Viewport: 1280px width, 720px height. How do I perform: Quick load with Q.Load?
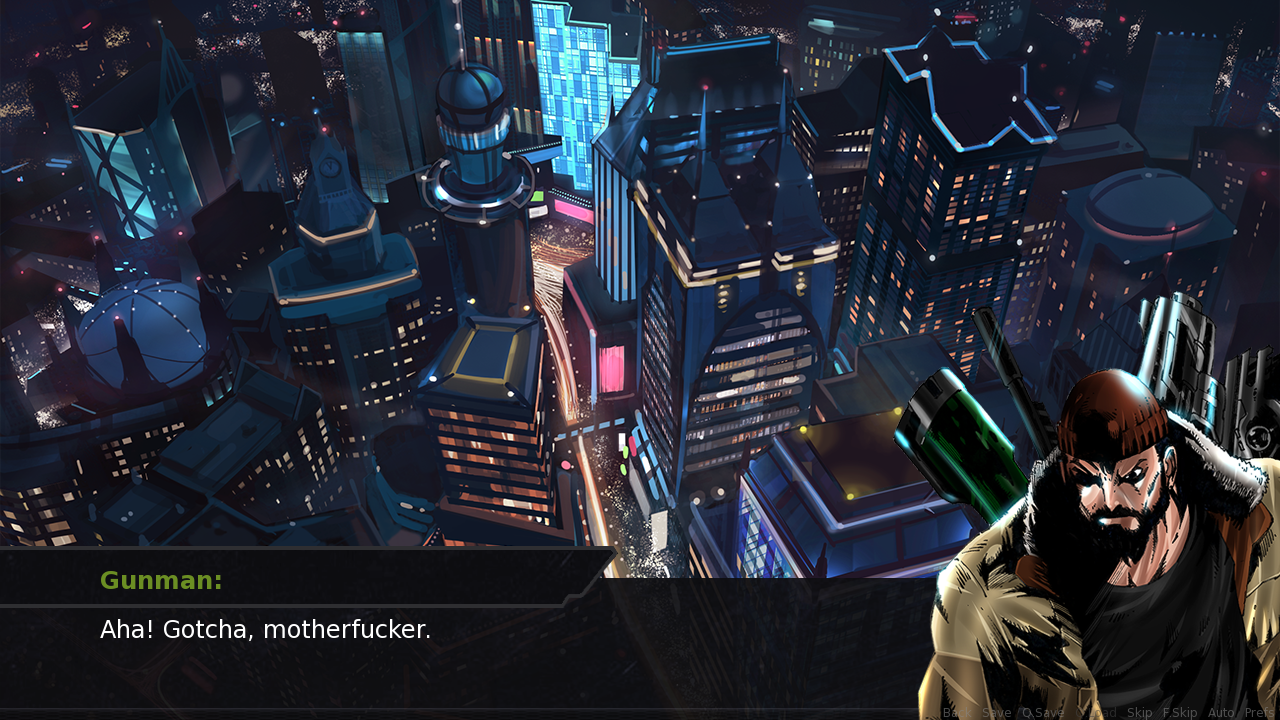1095,713
